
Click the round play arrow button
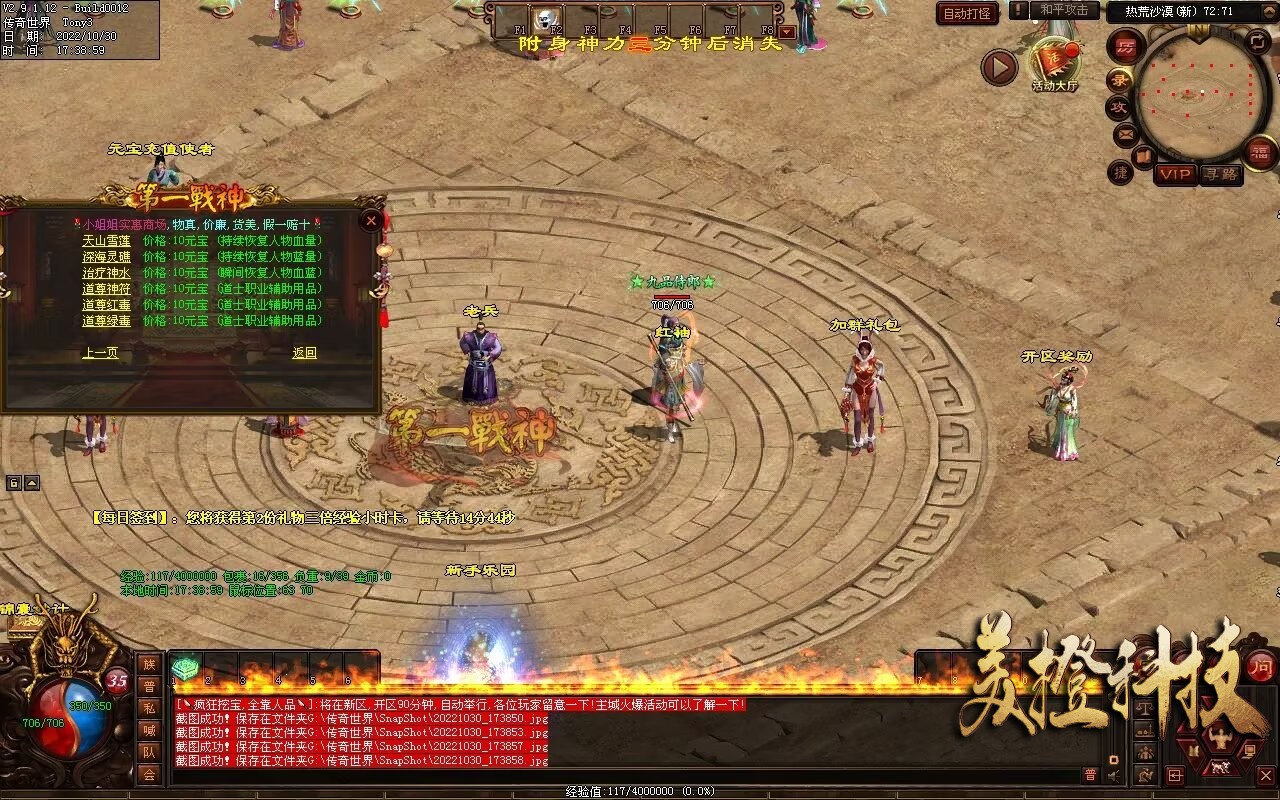coord(998,68)
